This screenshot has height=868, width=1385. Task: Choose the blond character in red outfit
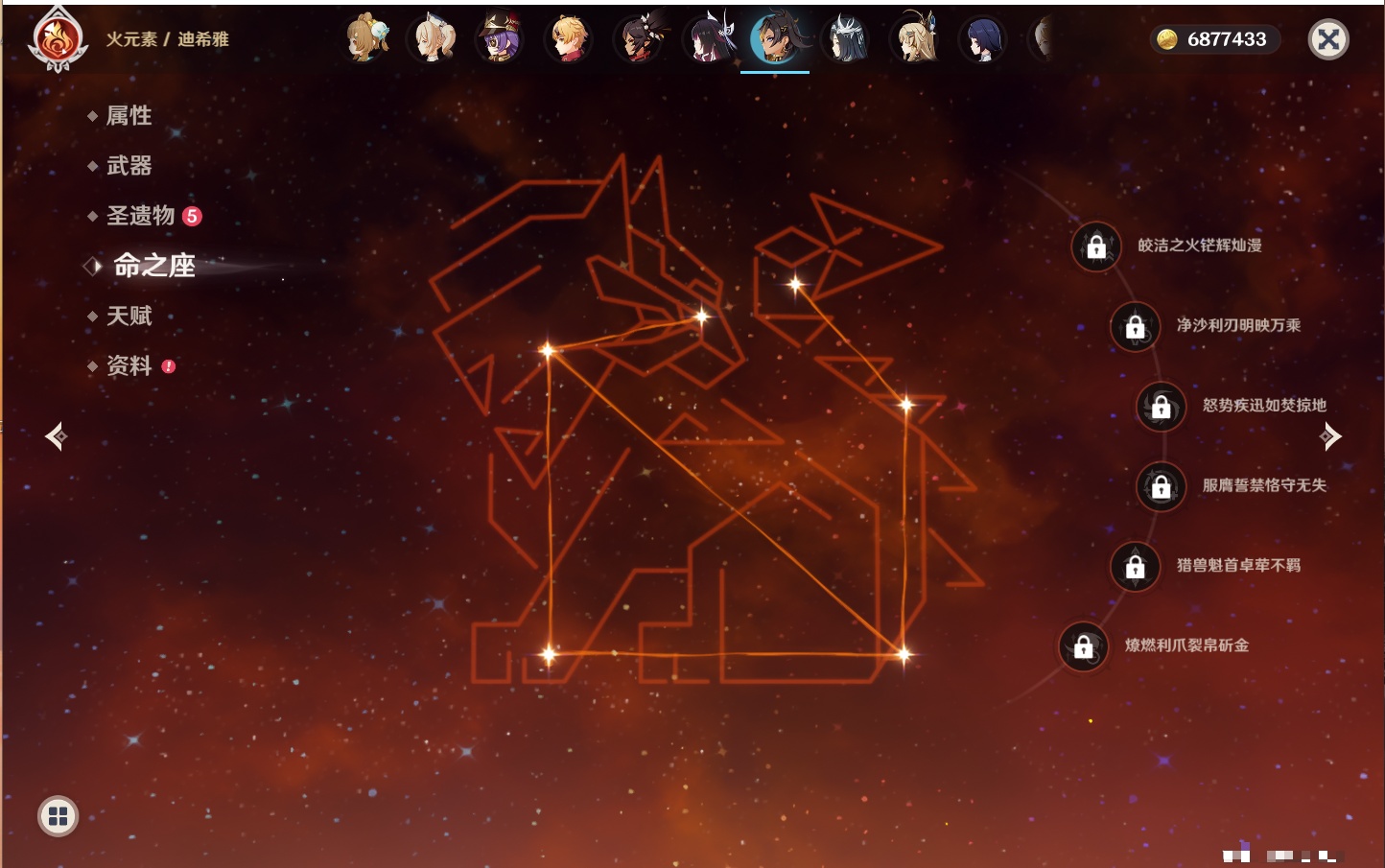point(570,39)
